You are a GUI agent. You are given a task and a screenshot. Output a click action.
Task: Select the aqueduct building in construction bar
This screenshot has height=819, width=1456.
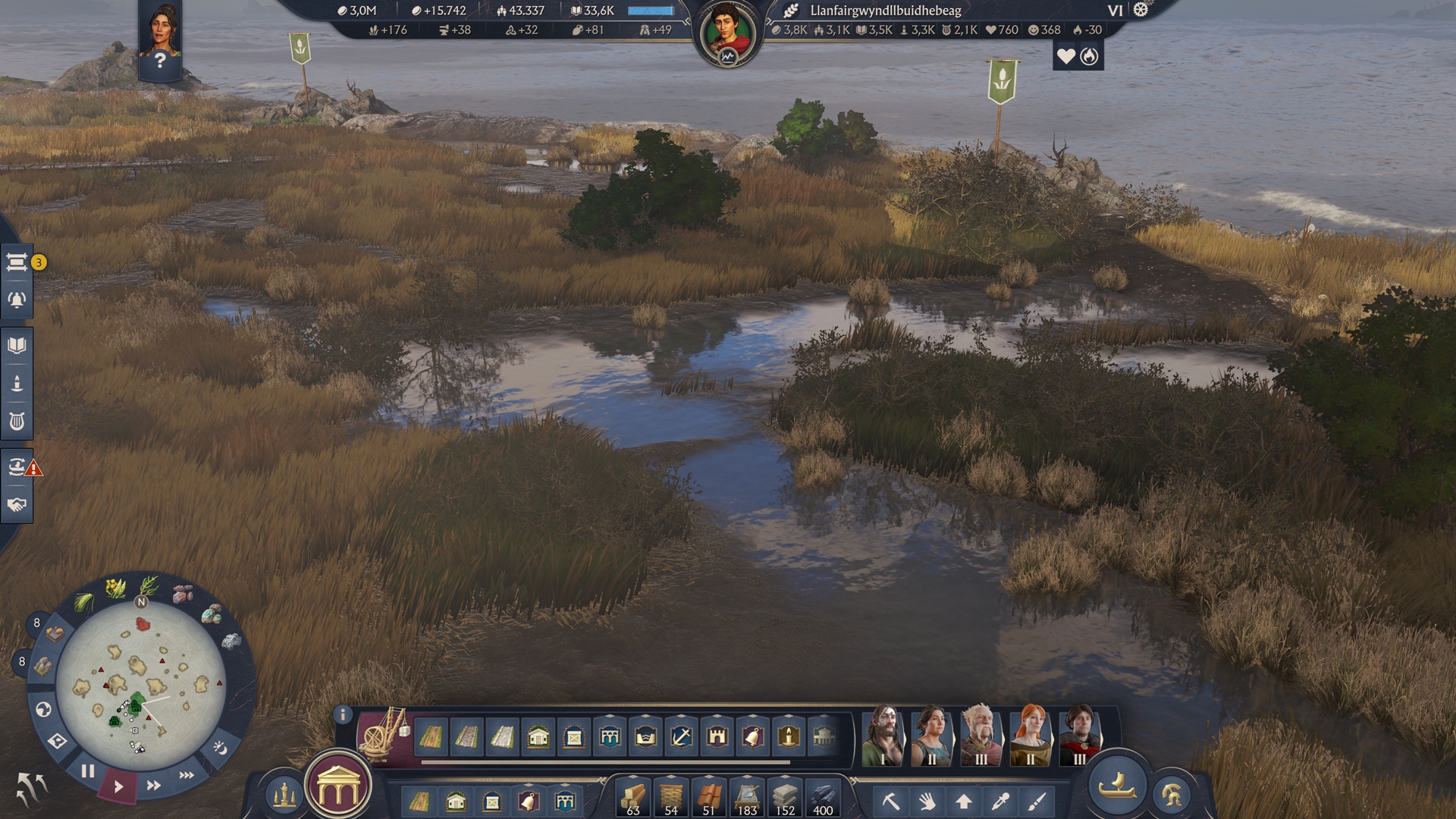click(x=610, y=736)
